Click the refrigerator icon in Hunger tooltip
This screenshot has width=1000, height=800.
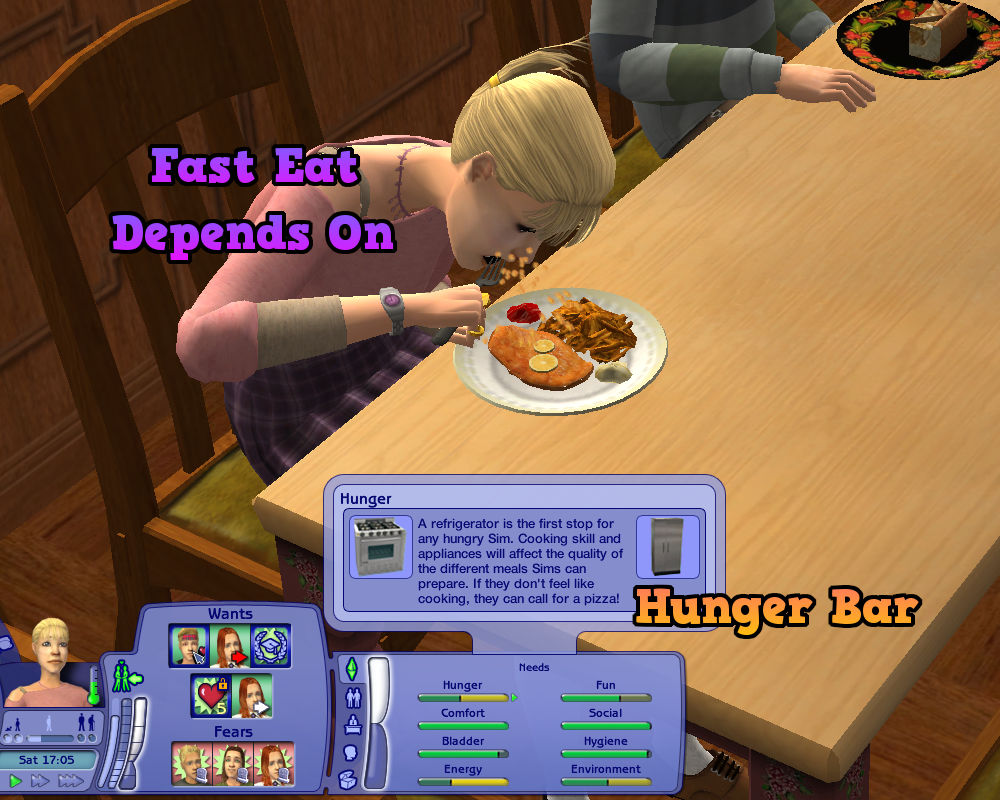(x=667, y=547)
